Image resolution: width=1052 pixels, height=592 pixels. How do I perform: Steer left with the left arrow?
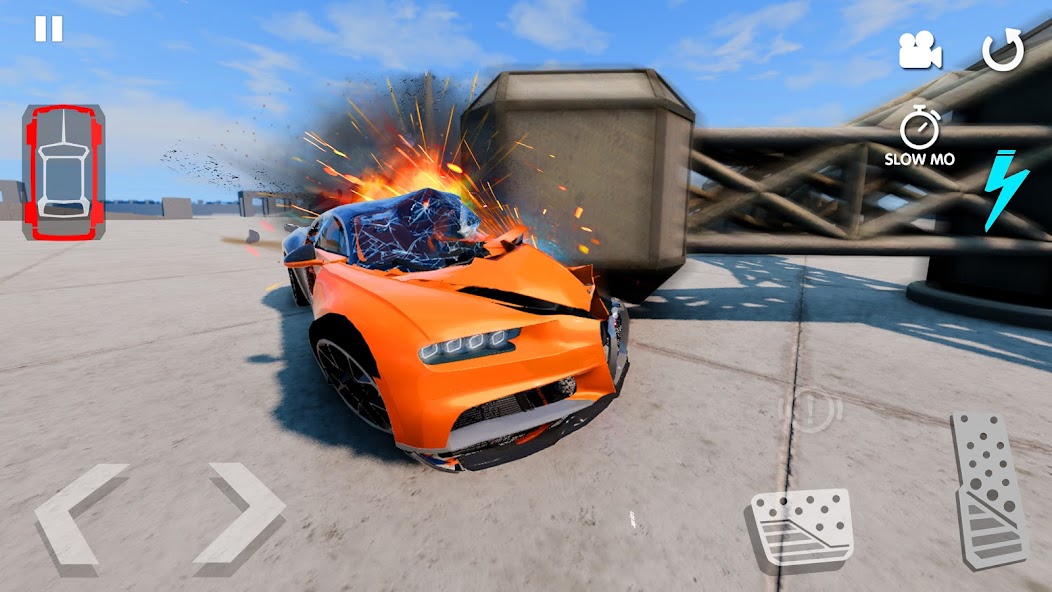[x=81, y=513]
